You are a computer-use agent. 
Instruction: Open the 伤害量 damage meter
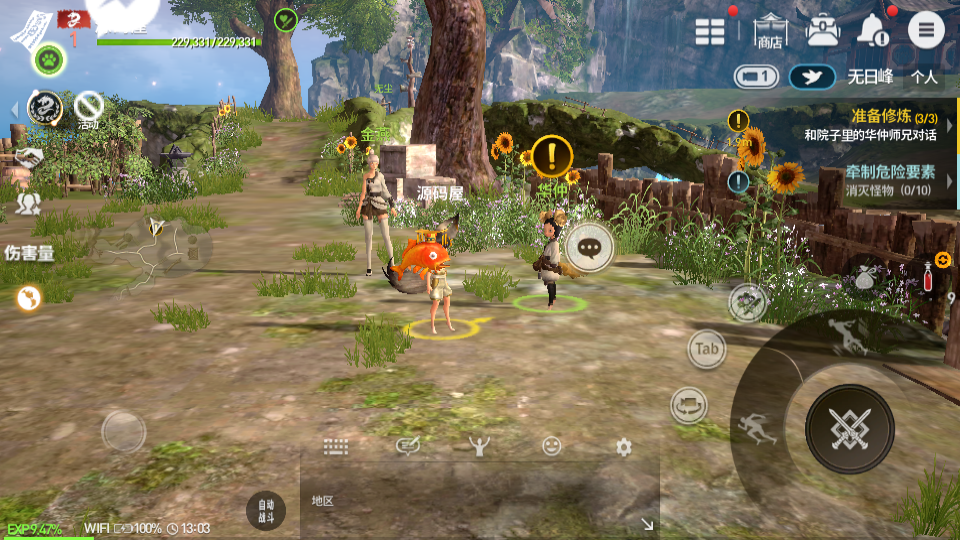click(x=30, y=253)
